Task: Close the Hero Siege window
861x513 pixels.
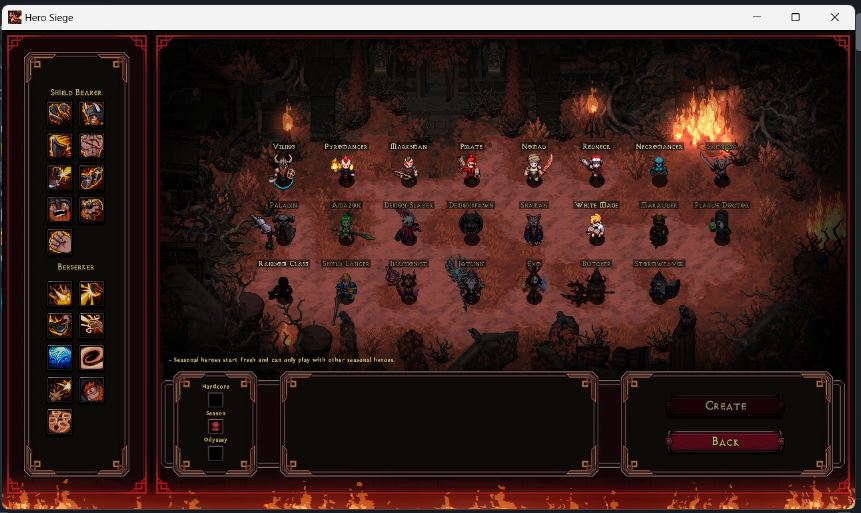Action: (x=835, y=17)
